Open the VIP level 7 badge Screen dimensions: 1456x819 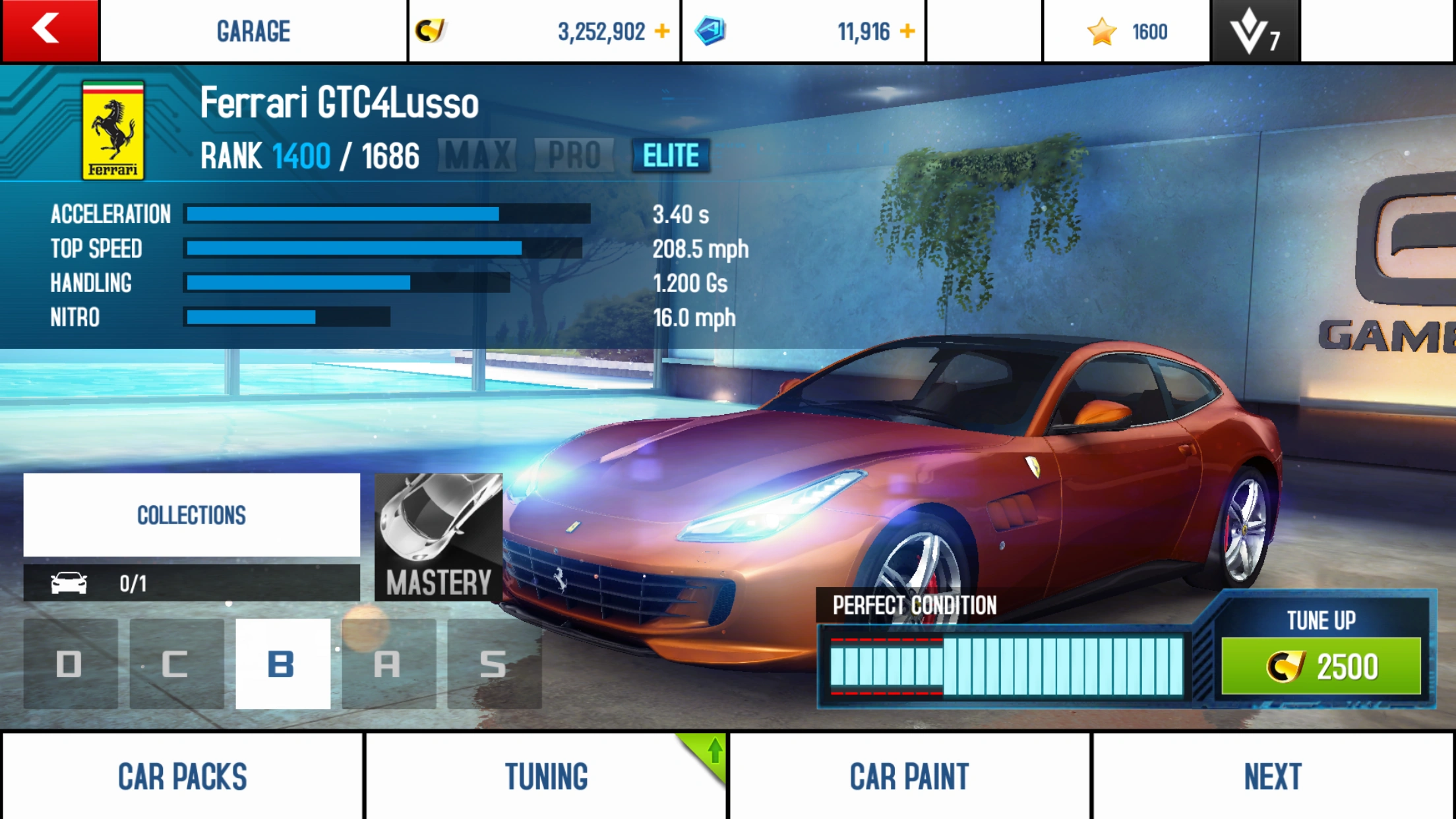tap(1255, 31)
